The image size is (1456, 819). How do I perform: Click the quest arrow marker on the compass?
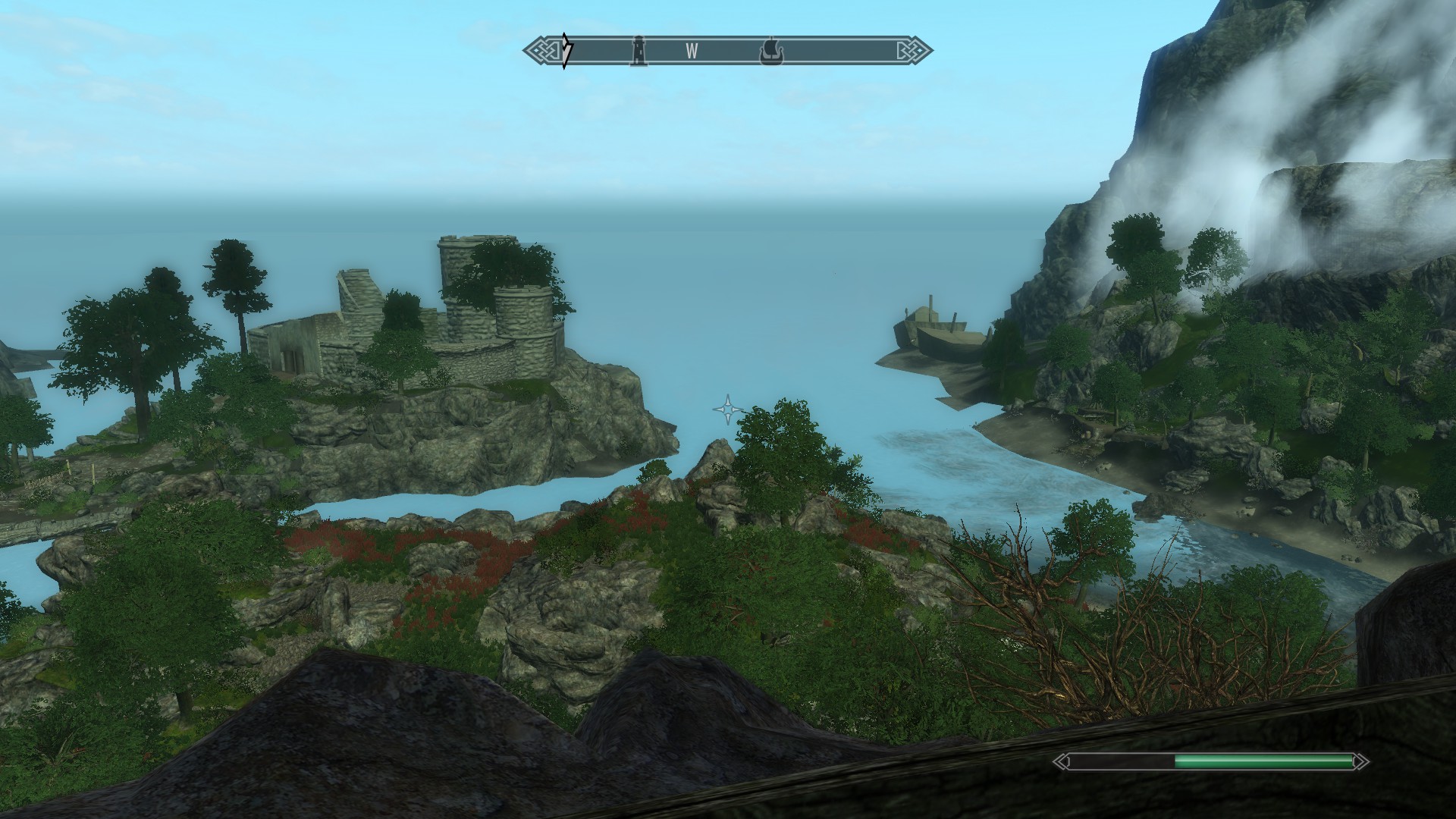[x=566, y=51]
